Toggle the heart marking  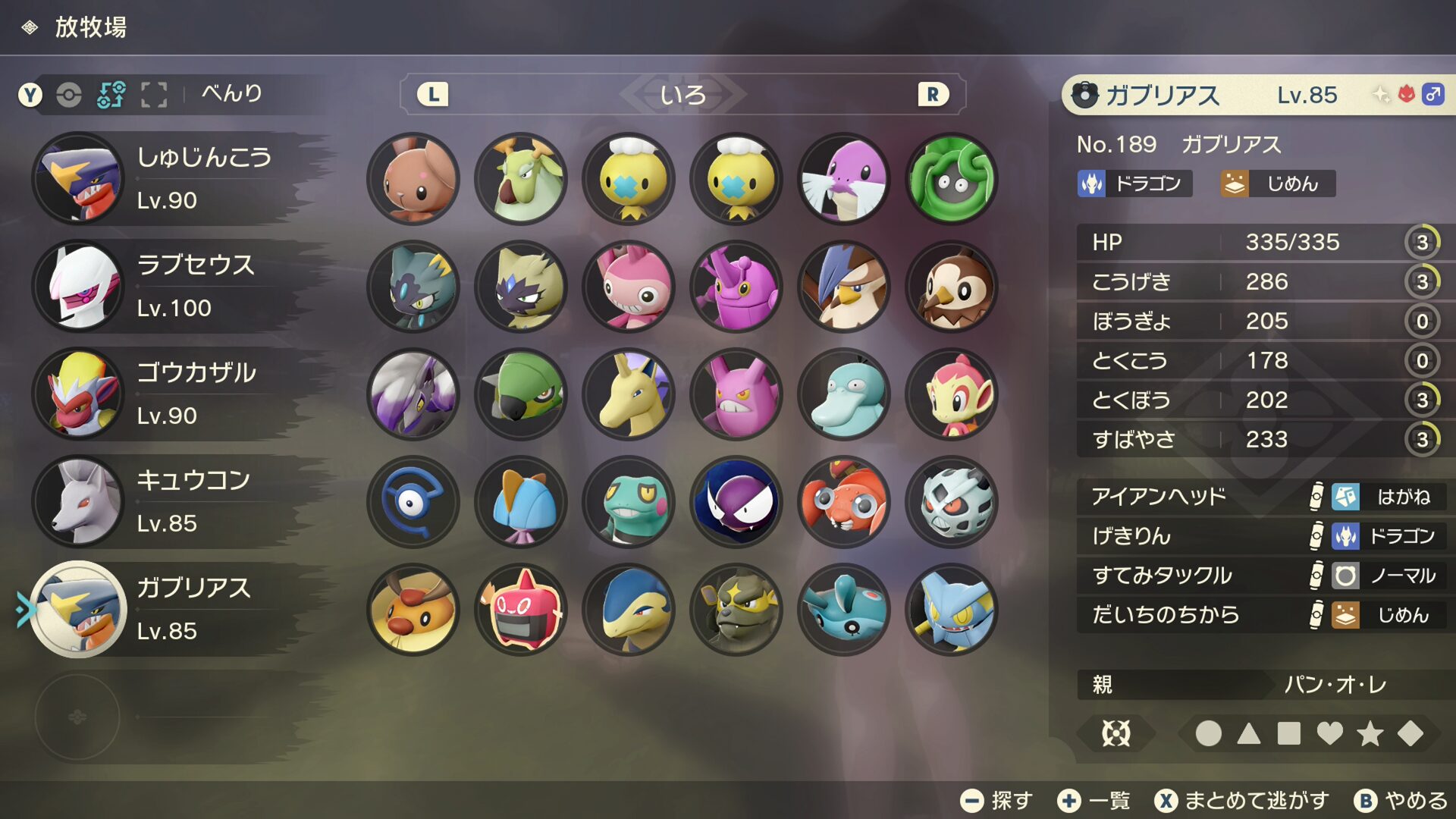pos(1329,733)
